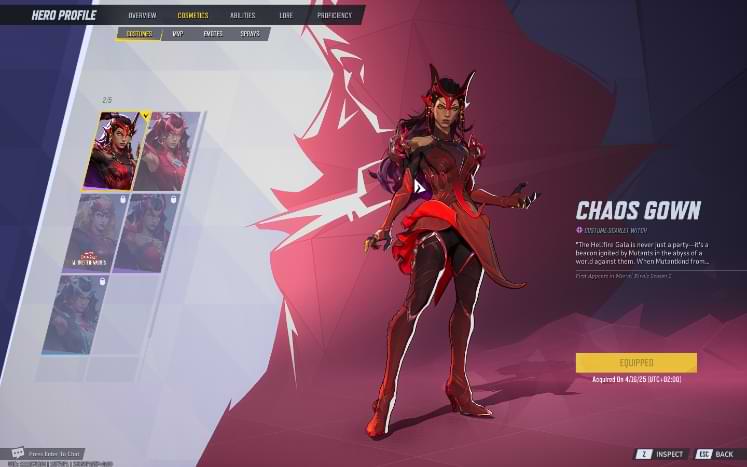This screenshot has height=467, width=747.
Task: Go to the Proficiency tab
Action: tap(335, 15)
